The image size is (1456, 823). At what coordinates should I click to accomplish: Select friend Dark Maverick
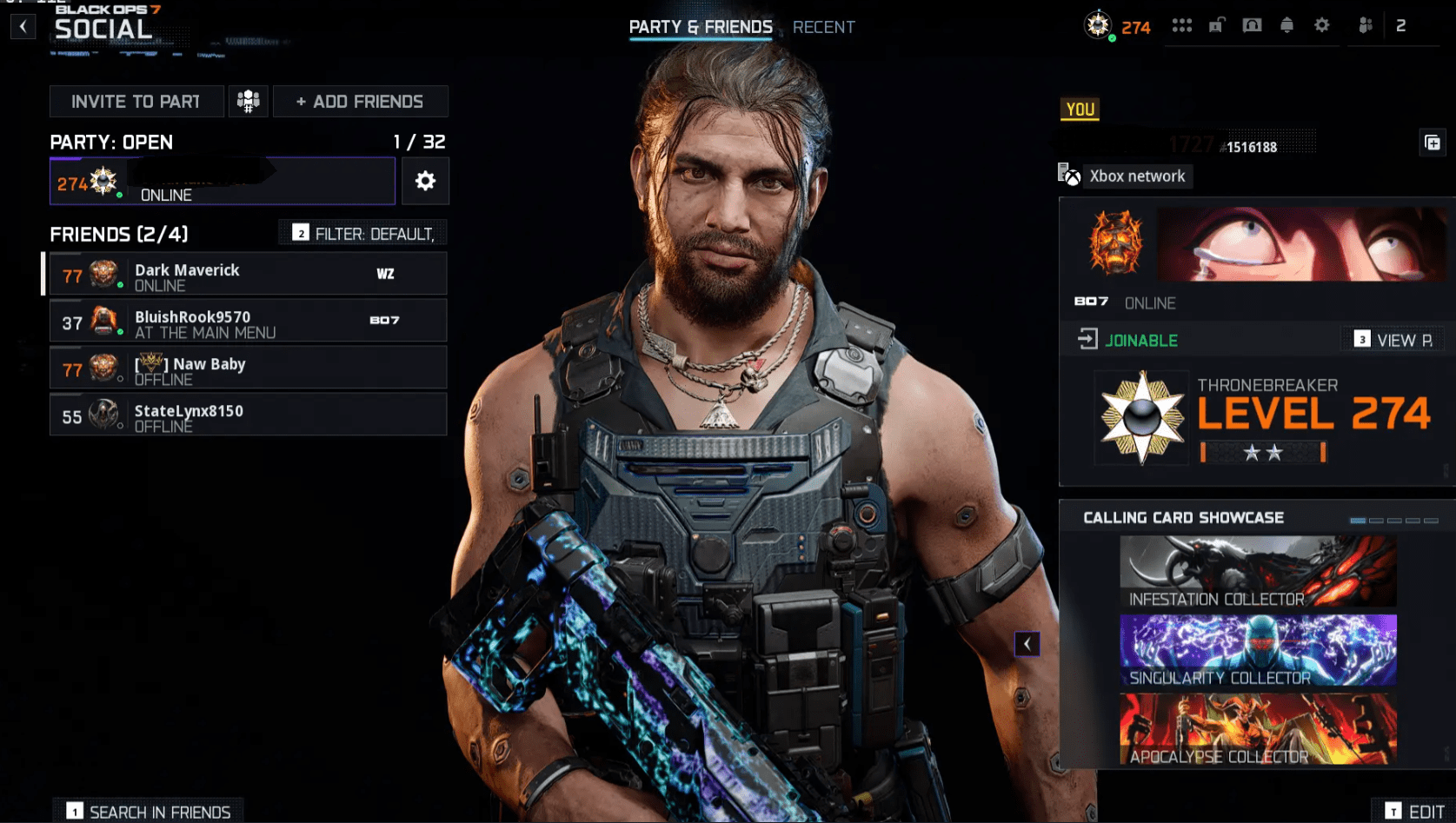(248, 275)
